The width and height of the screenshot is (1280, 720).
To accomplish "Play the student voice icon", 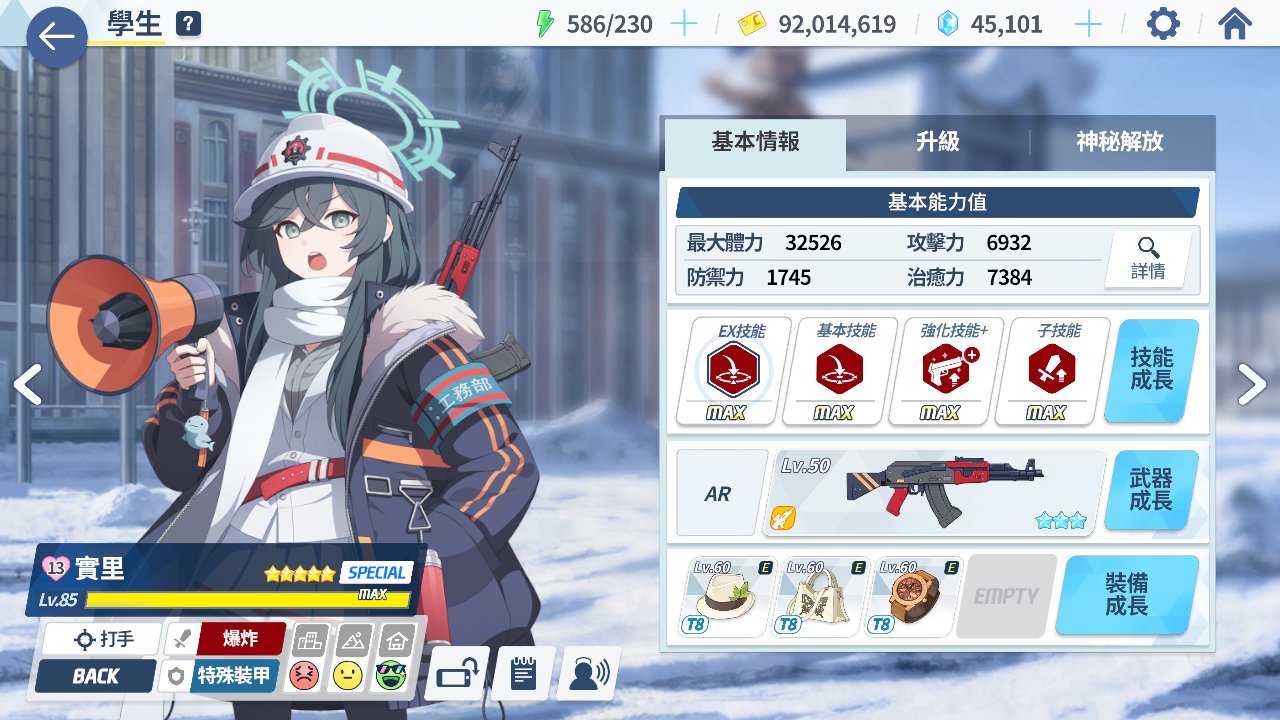I will 588,673.
